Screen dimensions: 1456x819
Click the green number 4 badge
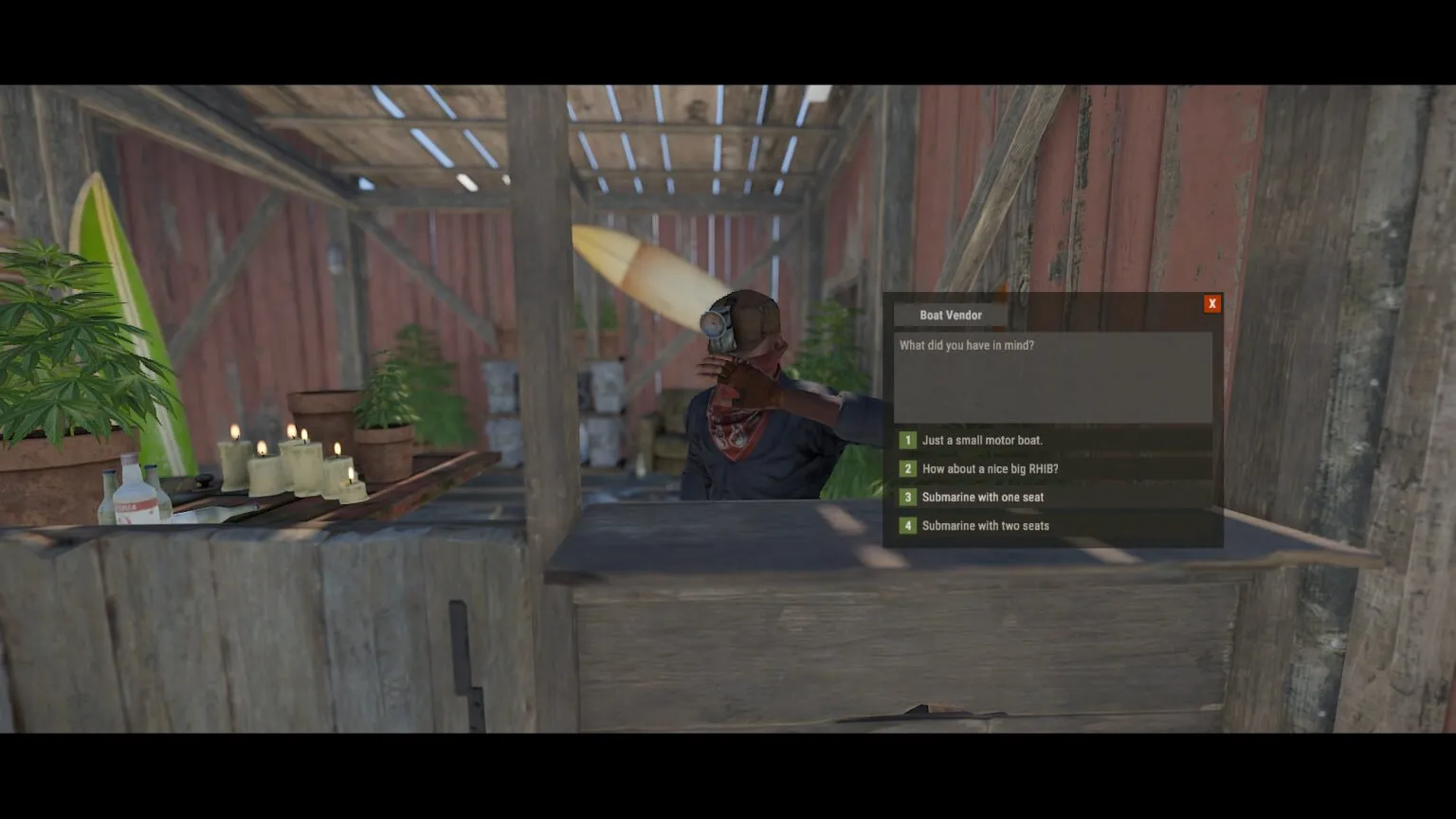(x=907, y=525)
